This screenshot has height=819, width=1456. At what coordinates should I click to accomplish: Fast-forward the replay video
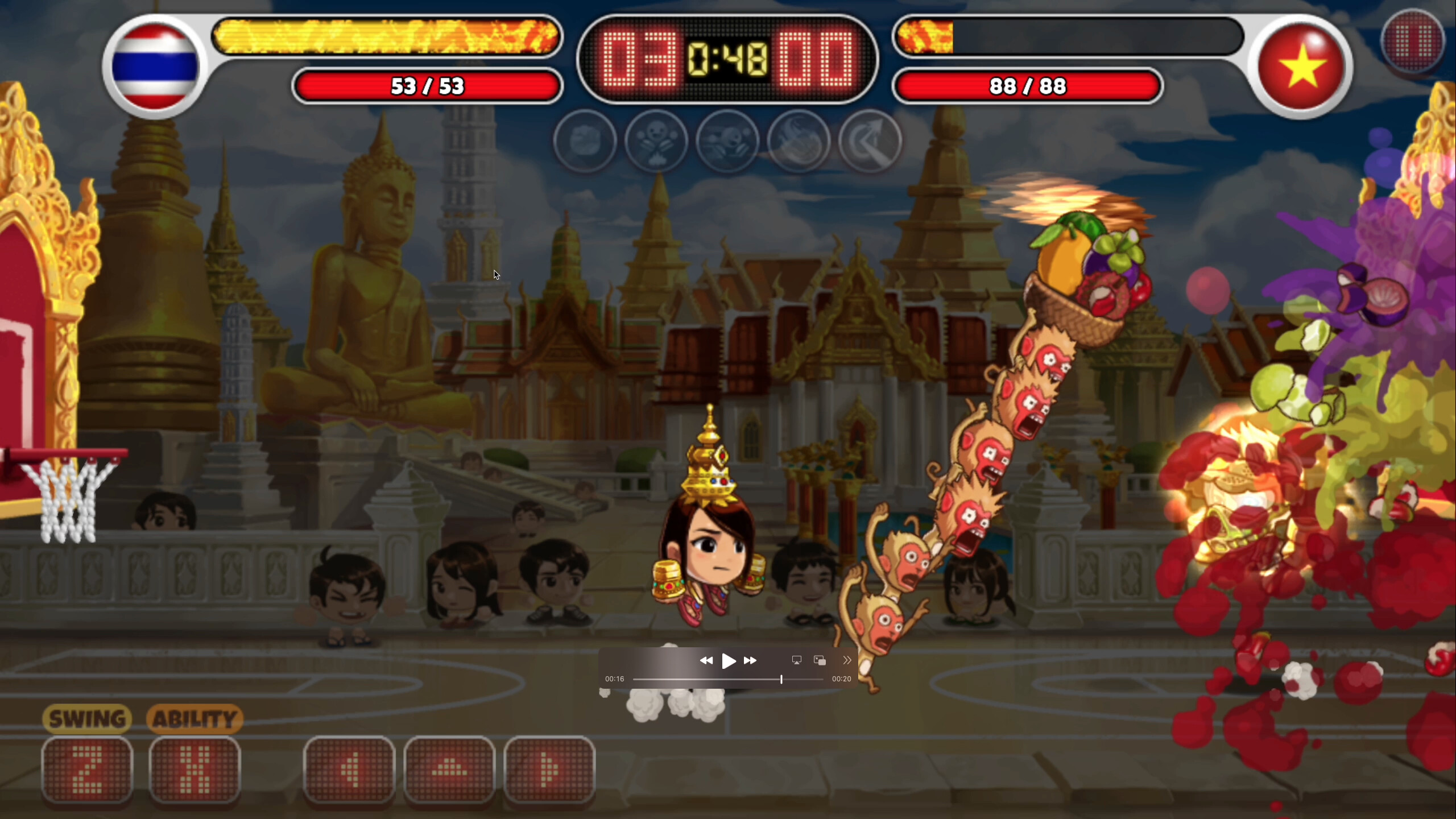(751, 660)
